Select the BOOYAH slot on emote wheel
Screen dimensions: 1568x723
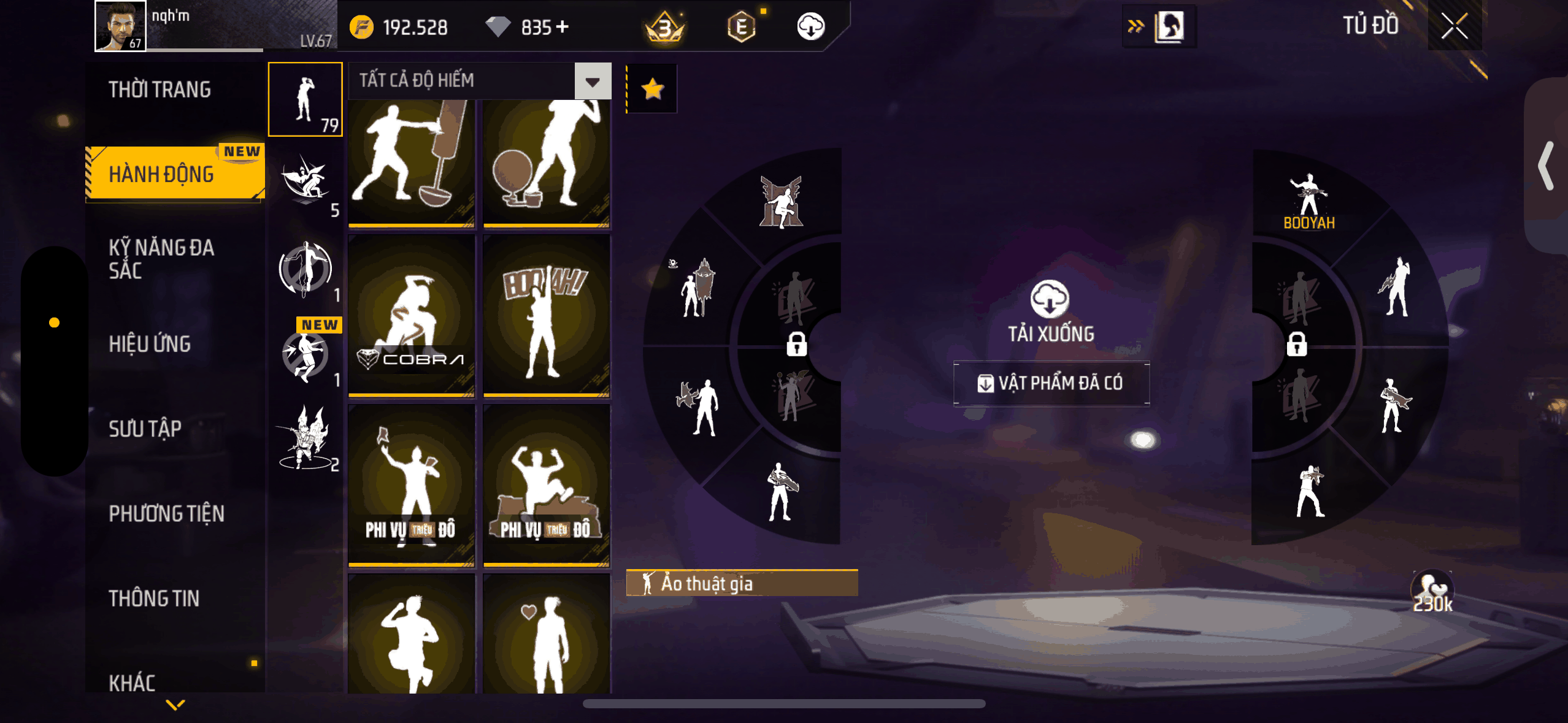pos(1309,201)
